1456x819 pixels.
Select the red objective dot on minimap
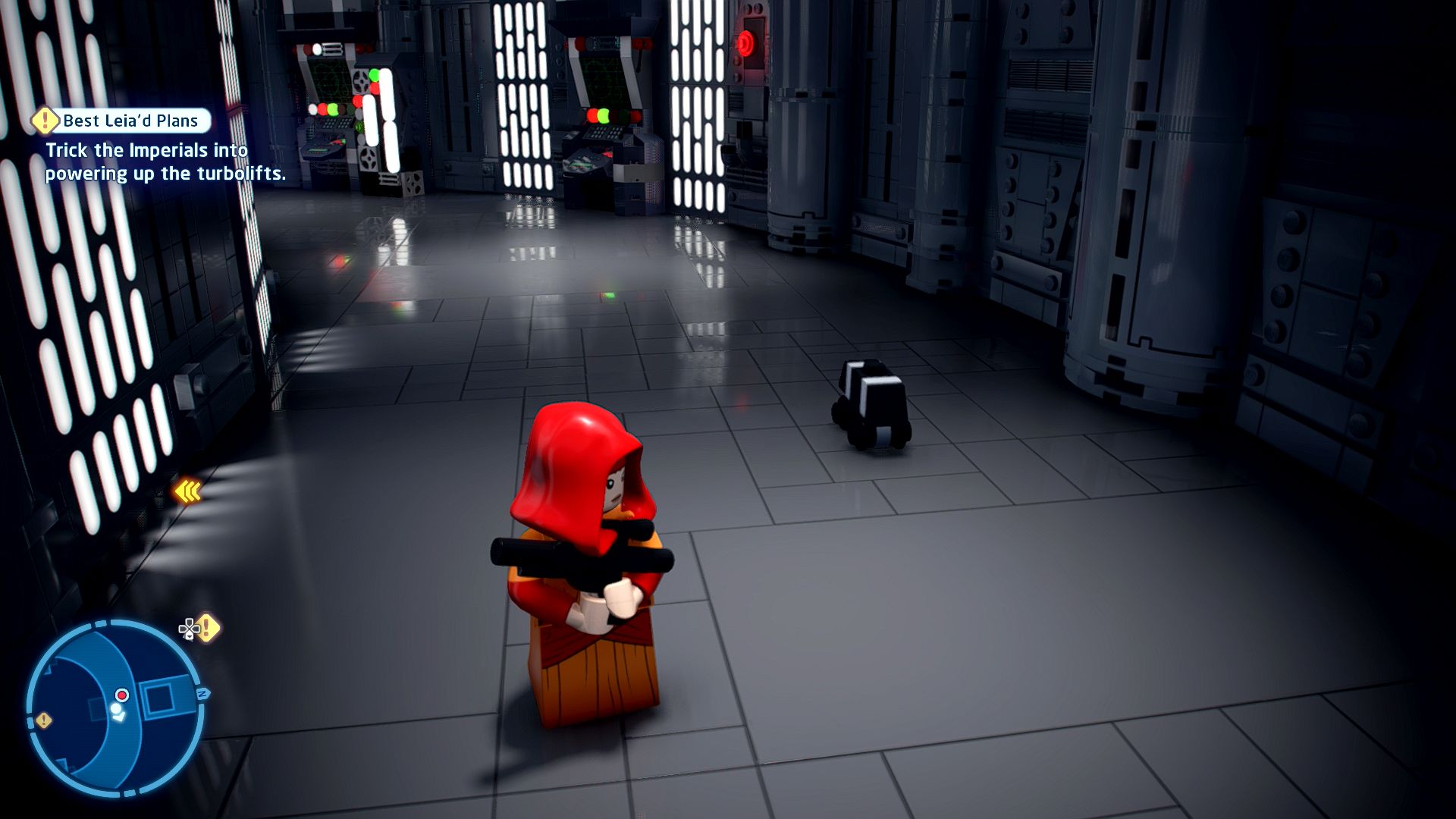tap(122, 695)
